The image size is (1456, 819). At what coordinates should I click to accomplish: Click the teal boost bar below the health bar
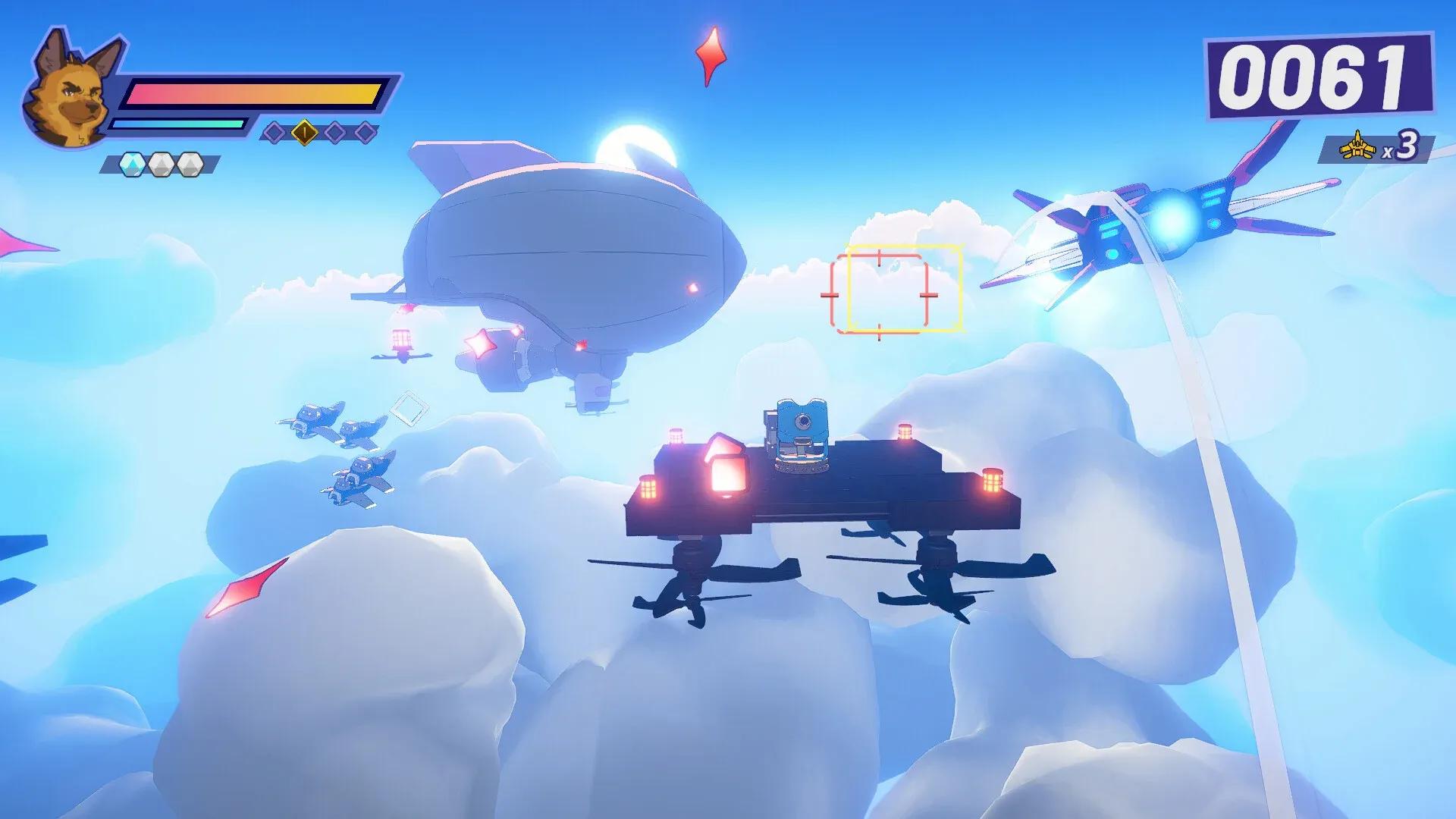coord(178,125)
